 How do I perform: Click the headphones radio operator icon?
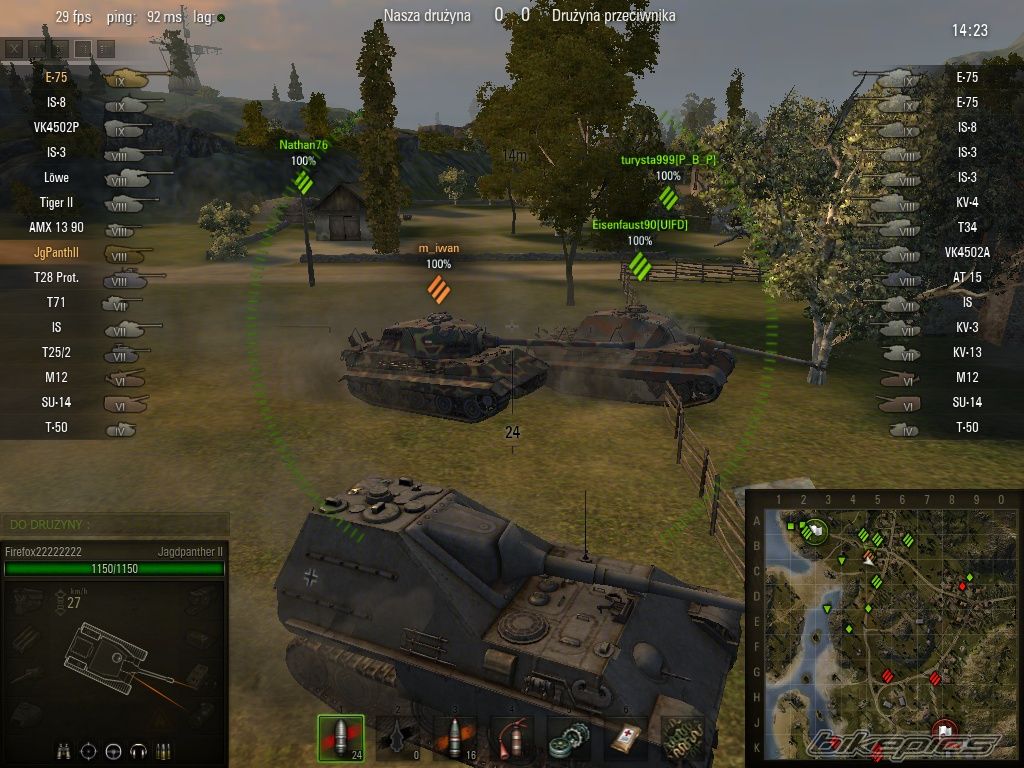(140, 750)
